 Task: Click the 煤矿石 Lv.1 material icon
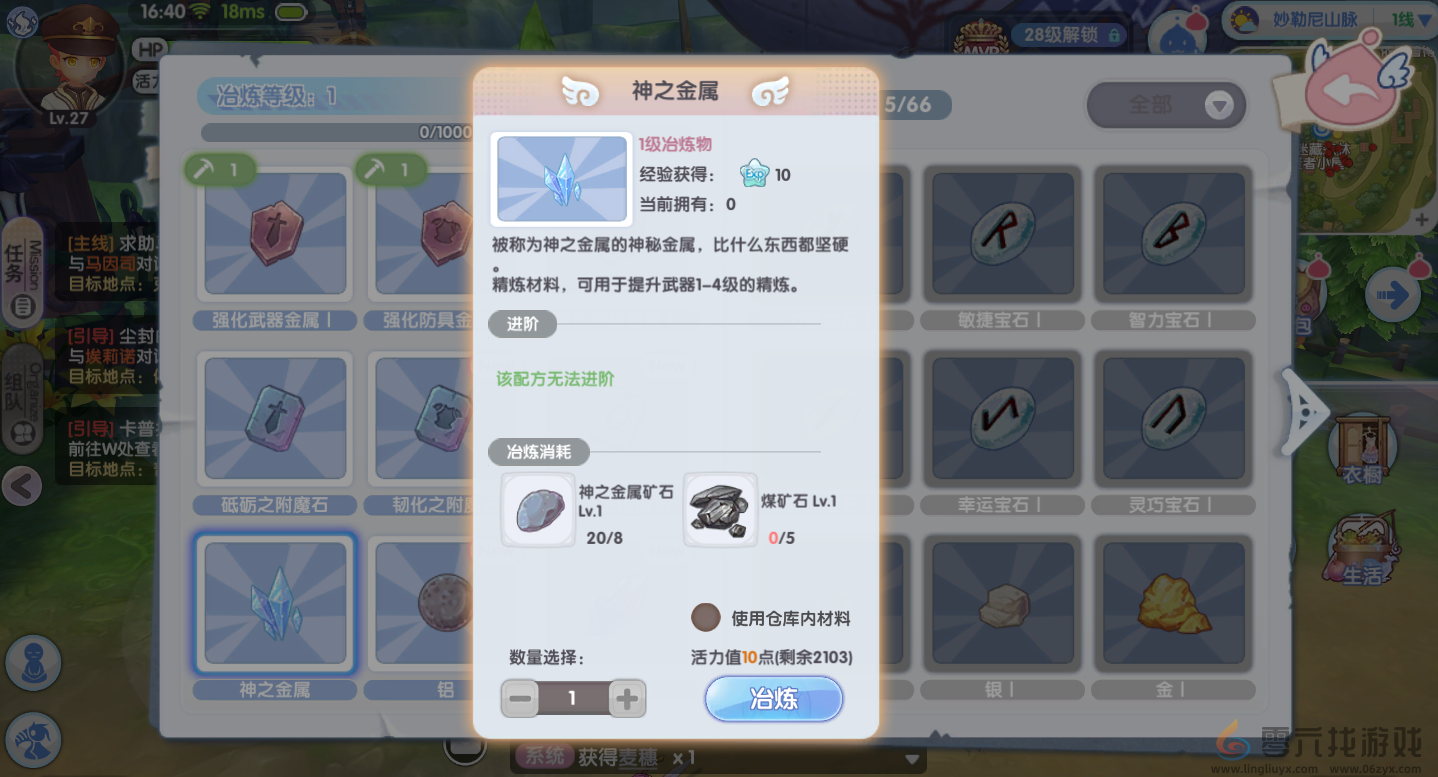(x=720, y=510)
